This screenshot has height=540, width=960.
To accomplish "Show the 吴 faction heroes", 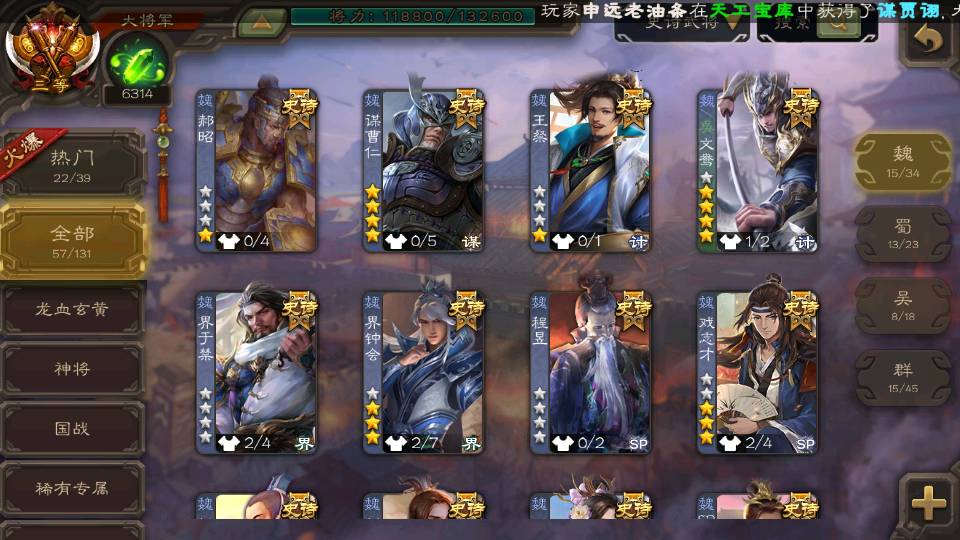I will click(x=903, y=305).
